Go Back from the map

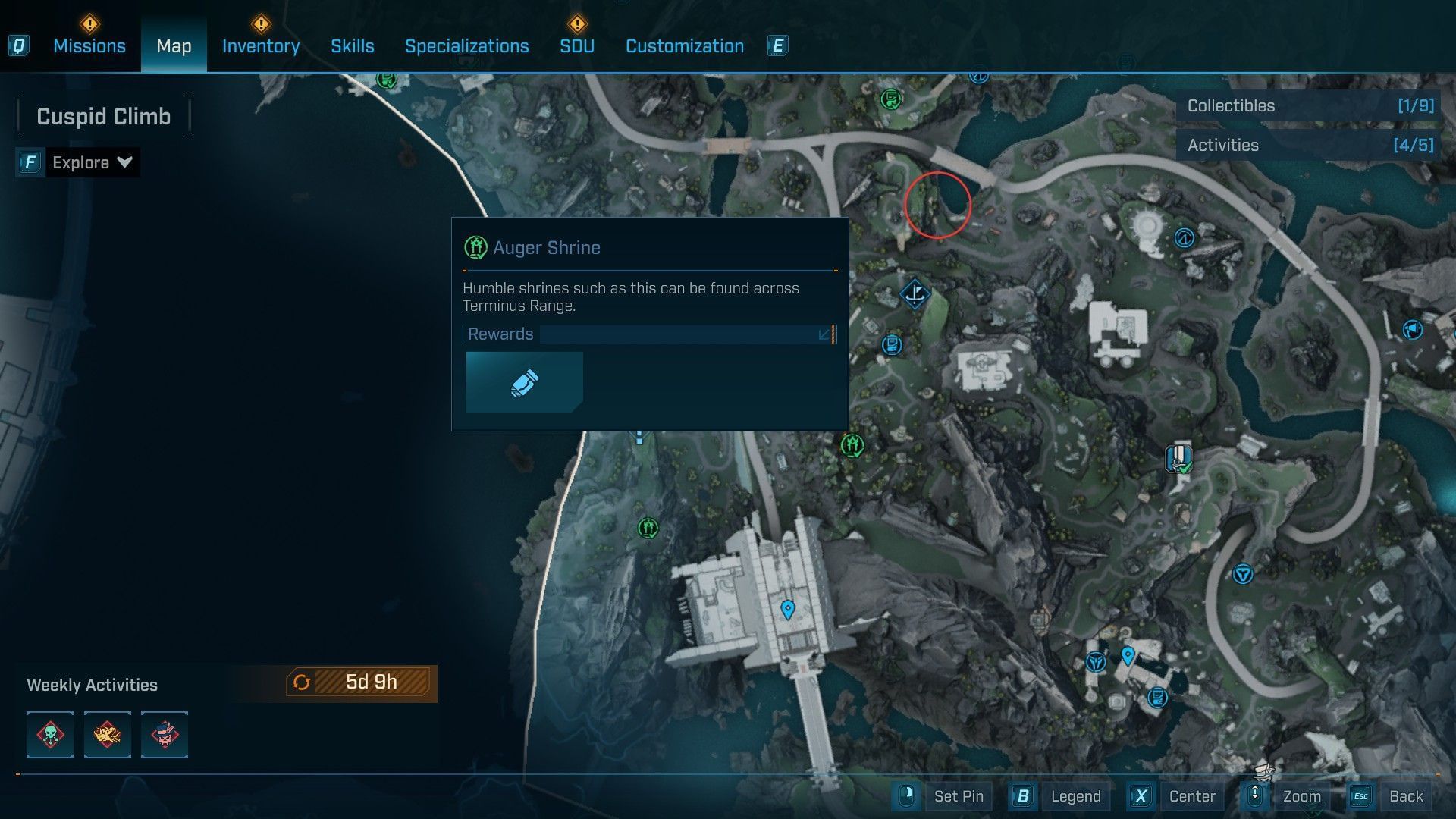pos(1405,796)
